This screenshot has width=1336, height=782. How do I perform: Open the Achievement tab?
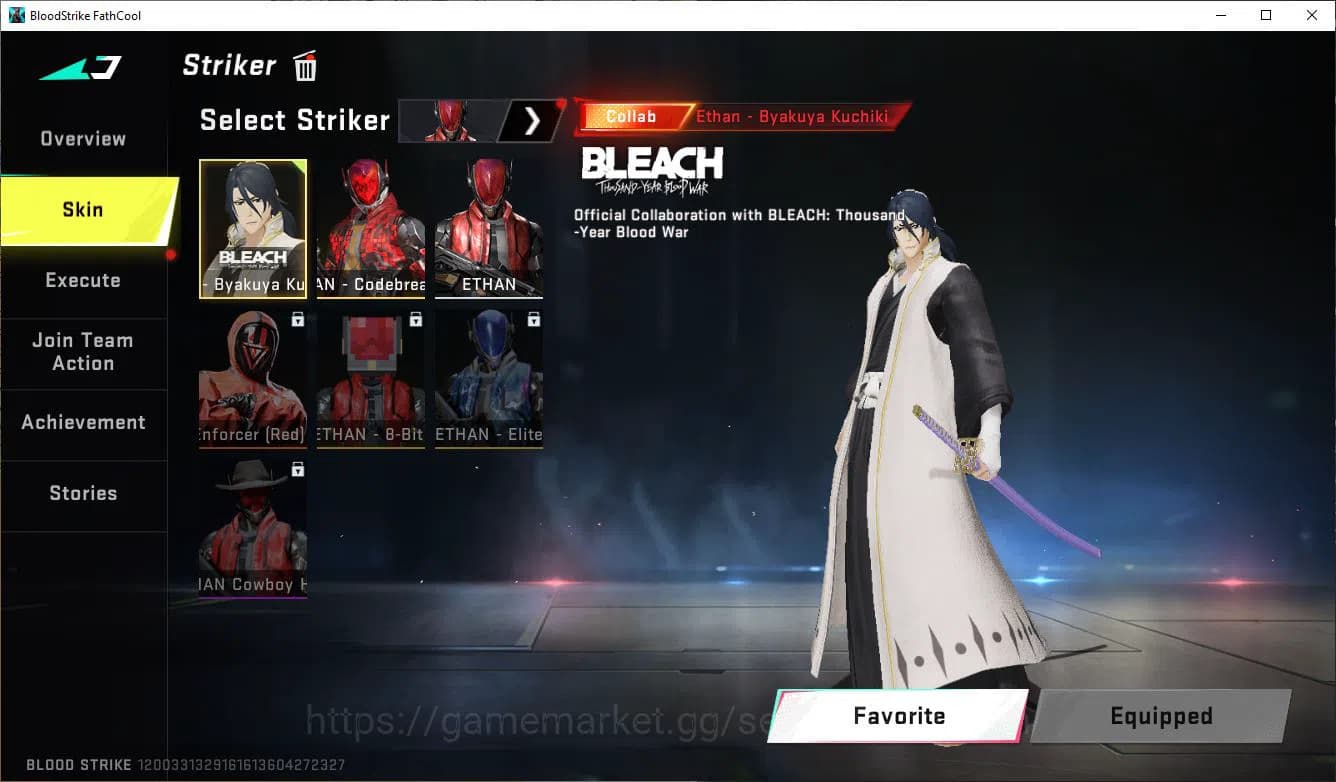pos(84,422)
